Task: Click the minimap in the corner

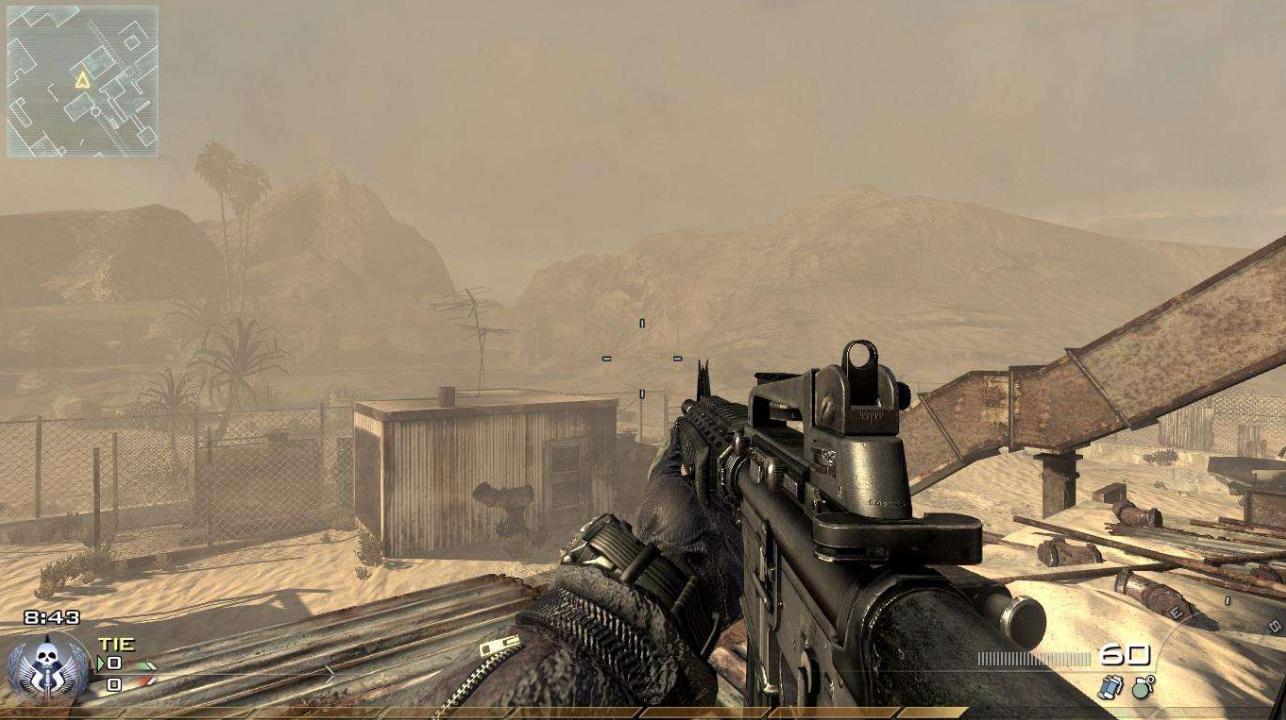Action: [x=82, y=82]
